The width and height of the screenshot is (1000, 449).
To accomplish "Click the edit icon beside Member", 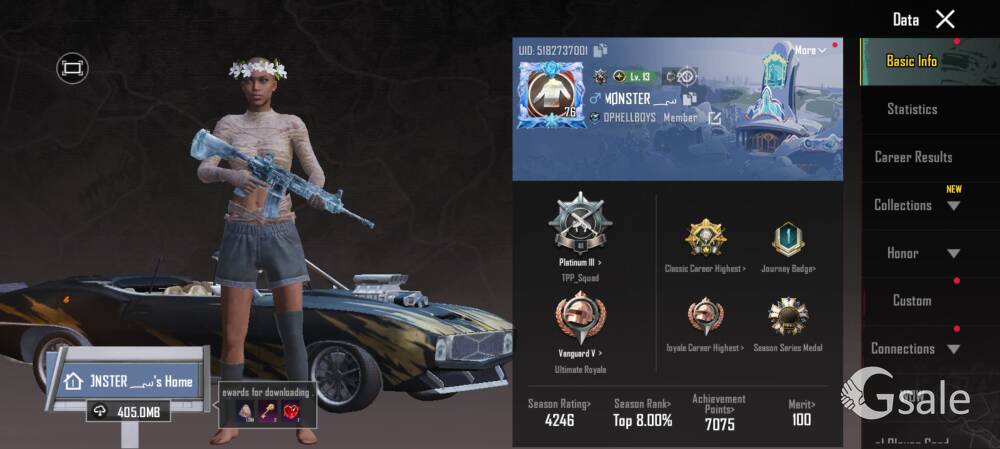I will click(715, 118).
